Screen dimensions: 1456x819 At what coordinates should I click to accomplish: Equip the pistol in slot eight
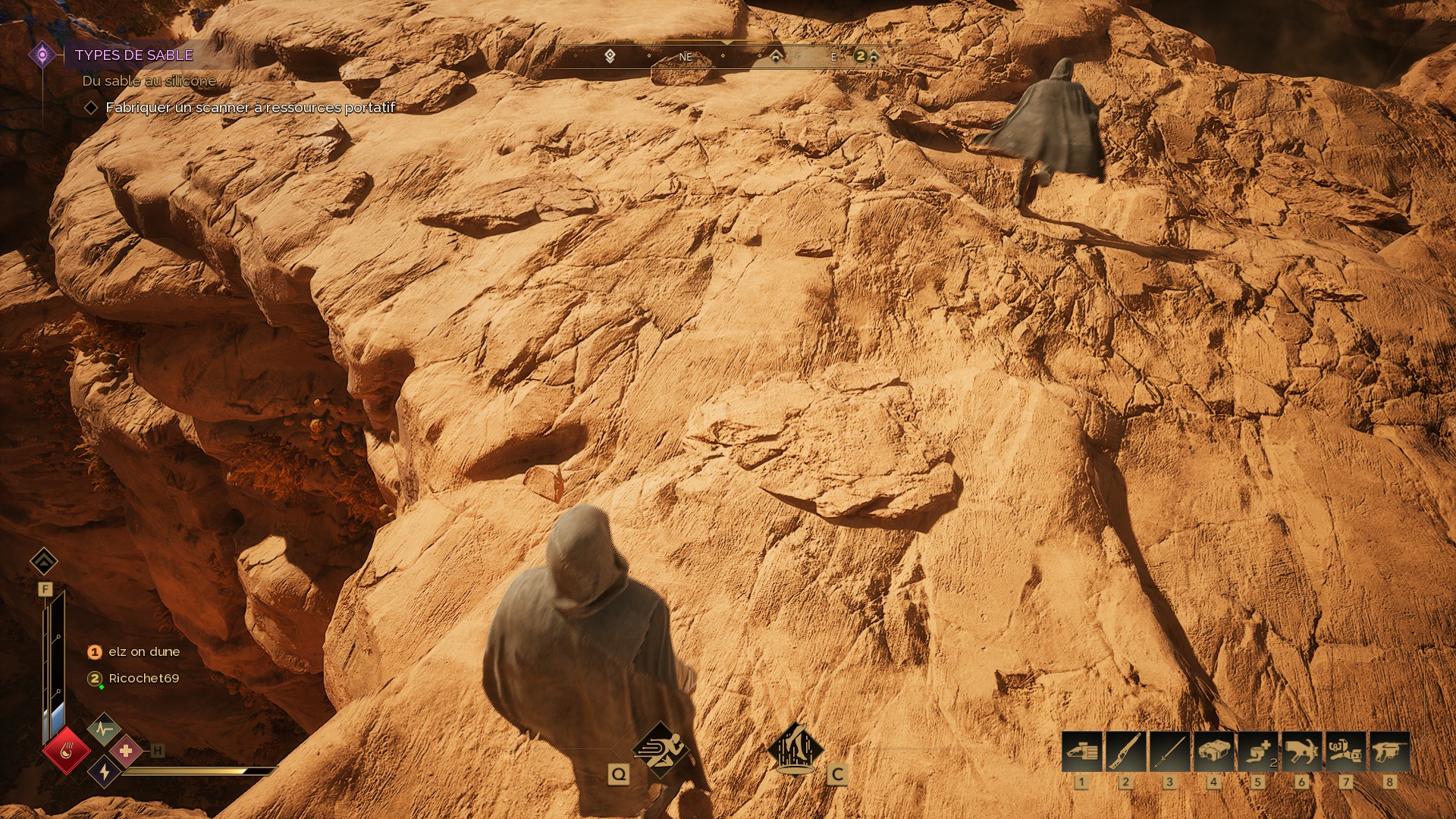tap(1389, 752)
